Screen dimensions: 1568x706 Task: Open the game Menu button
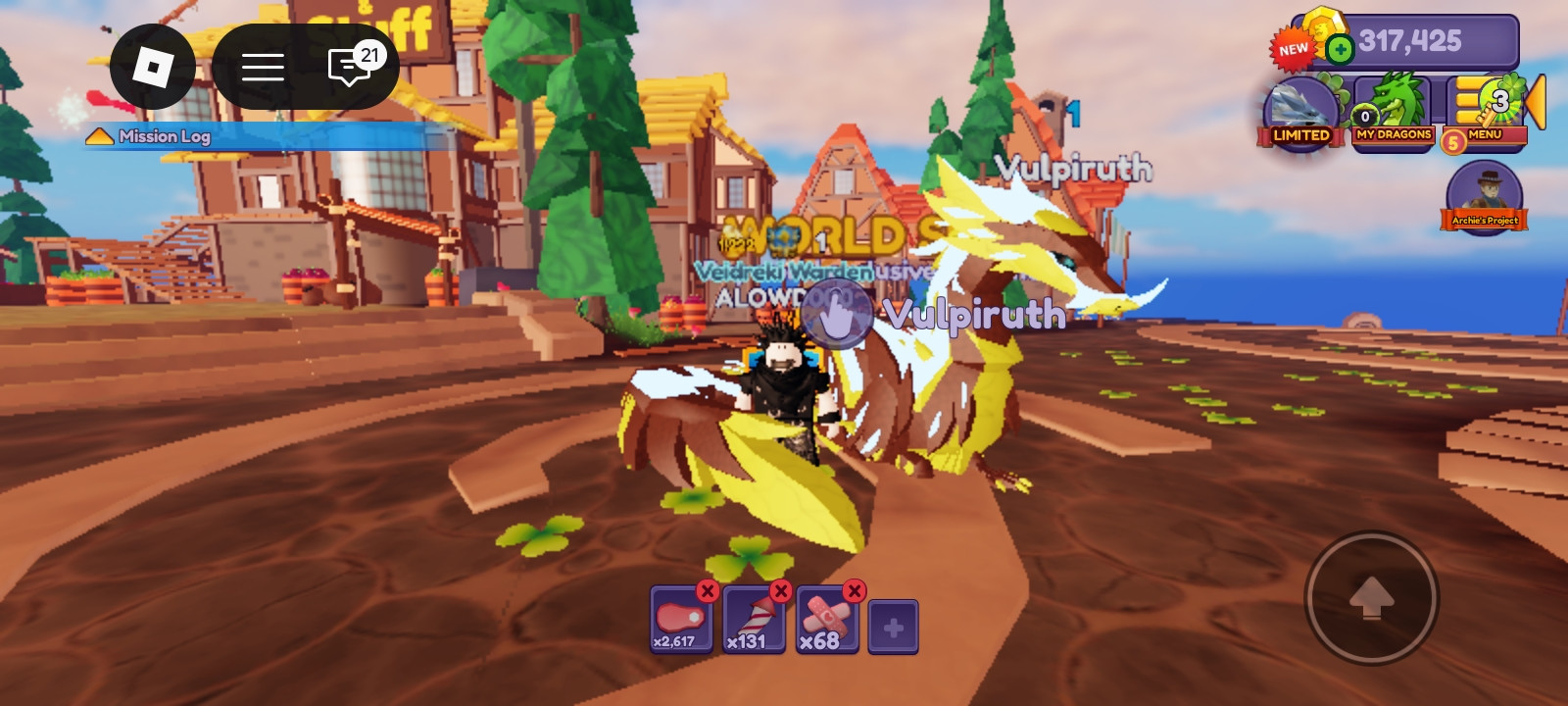[1485, 113]
